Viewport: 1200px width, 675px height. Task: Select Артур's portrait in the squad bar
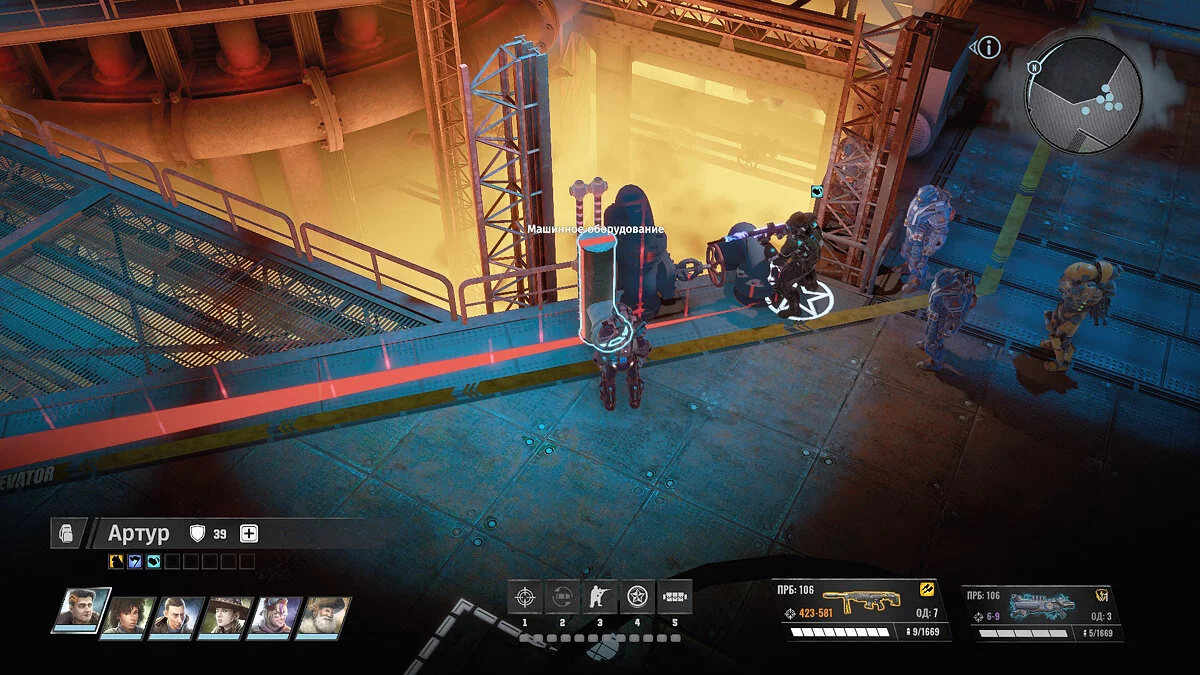[x=82, y=612]
